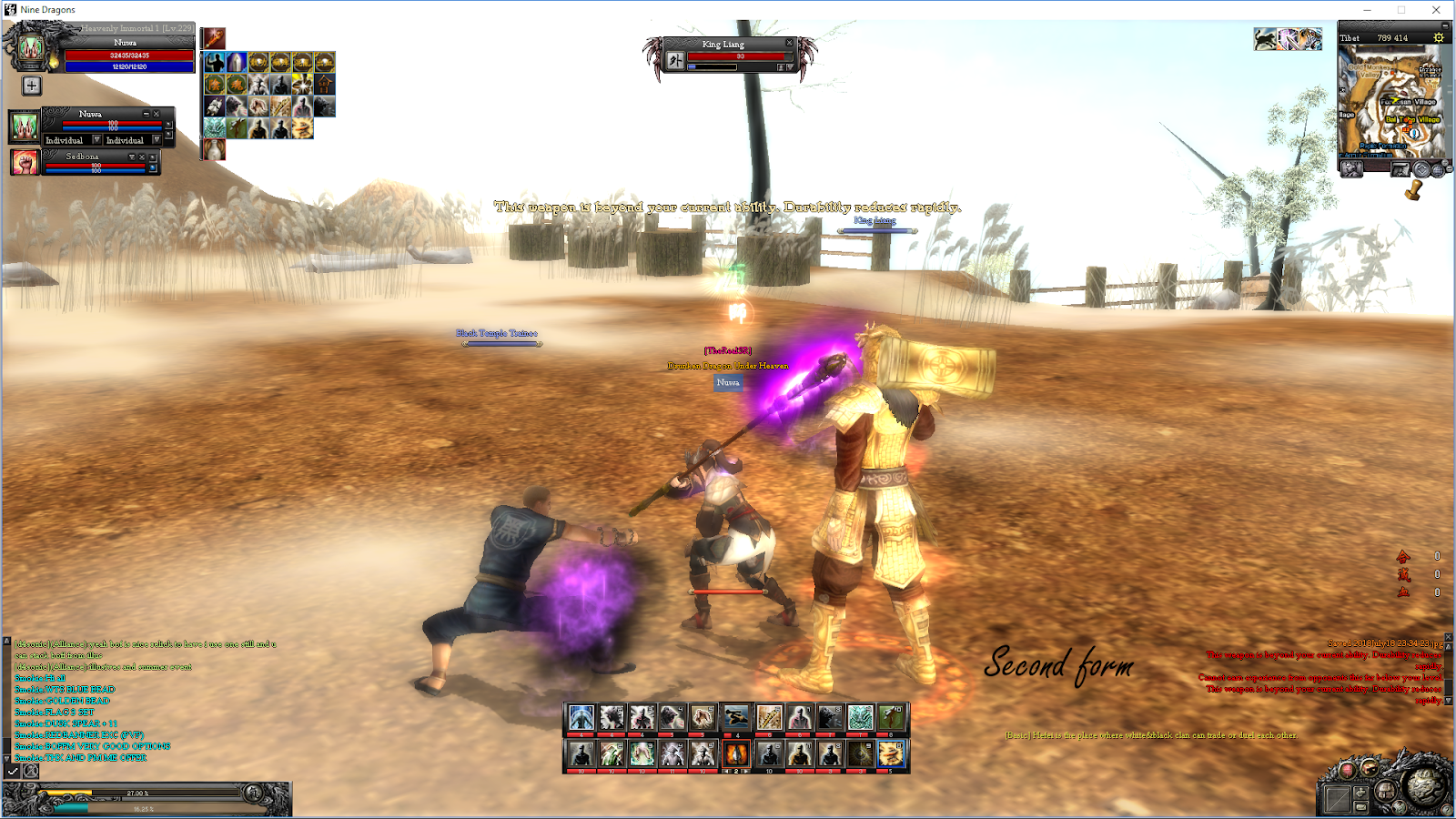Minimize the Nuwa party window
1456x819 pixels.
click(147, 115)
